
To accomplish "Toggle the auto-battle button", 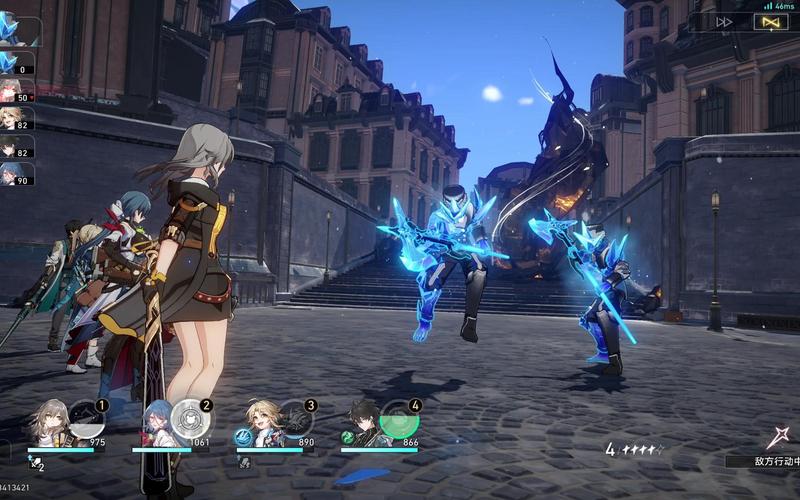I will click(x=772, y=21).
